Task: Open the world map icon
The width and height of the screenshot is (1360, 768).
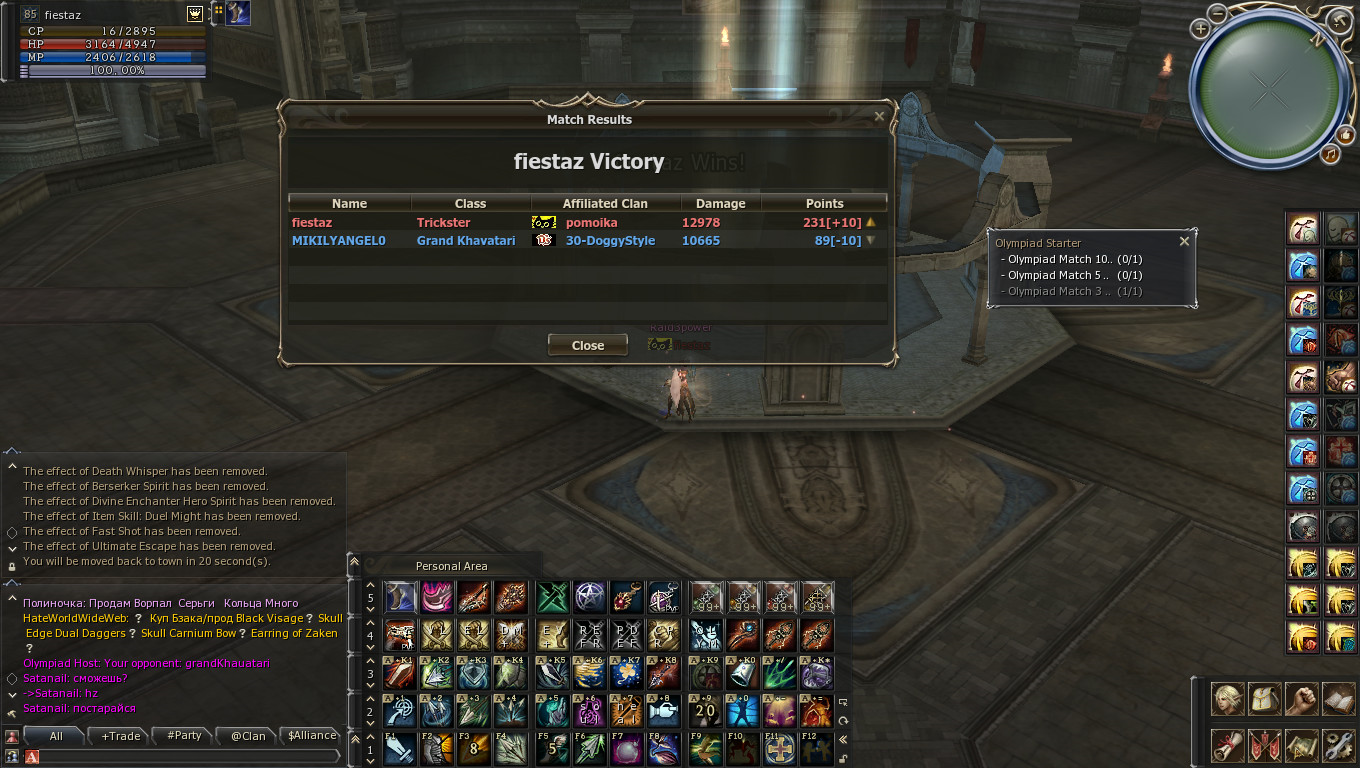Action: coord(1302,745)
